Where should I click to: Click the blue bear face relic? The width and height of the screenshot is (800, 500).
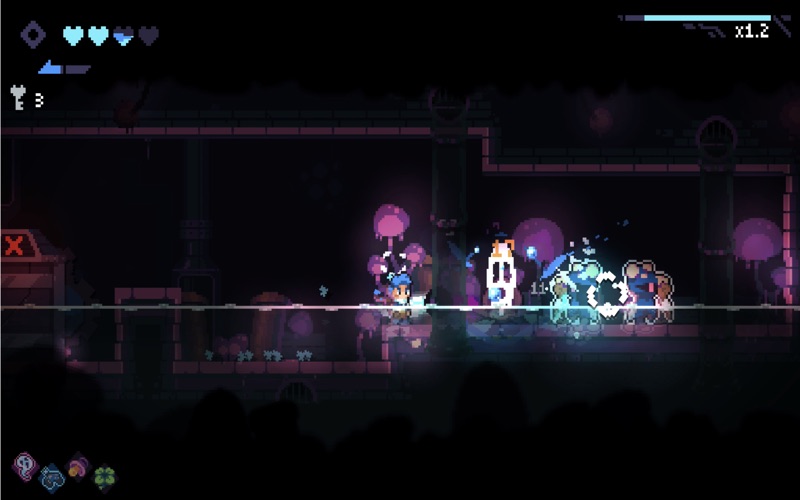click(x=50, y=477)
